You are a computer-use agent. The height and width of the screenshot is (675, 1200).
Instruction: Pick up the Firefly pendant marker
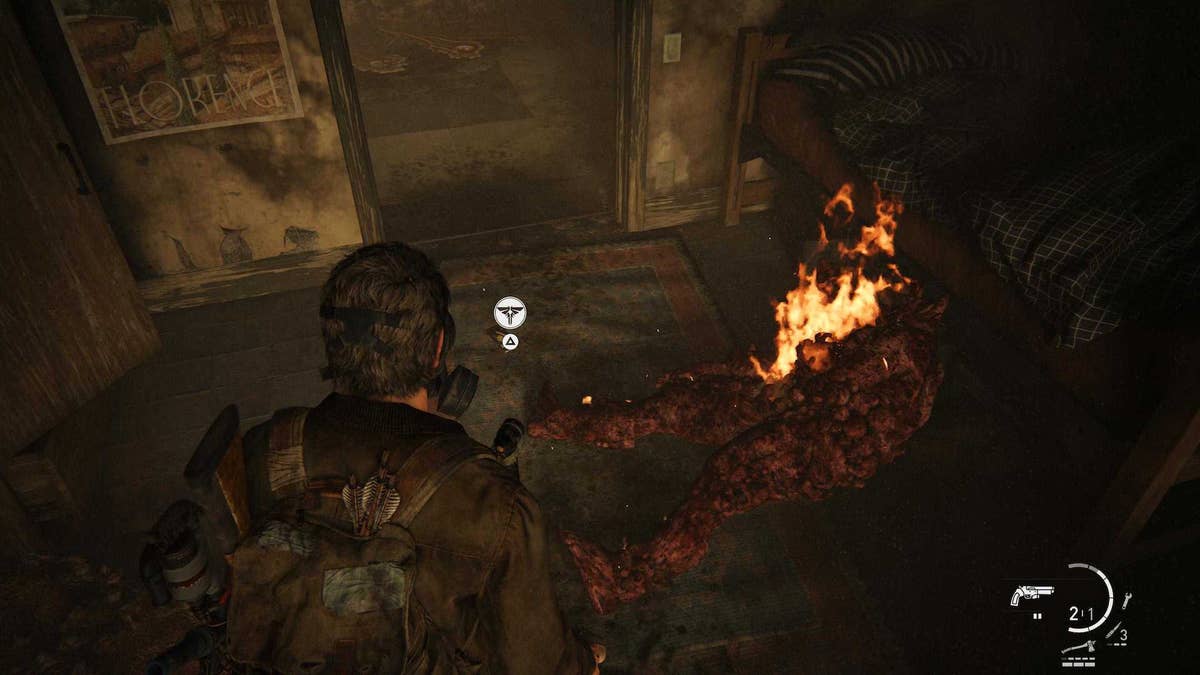tap(510, 313)
